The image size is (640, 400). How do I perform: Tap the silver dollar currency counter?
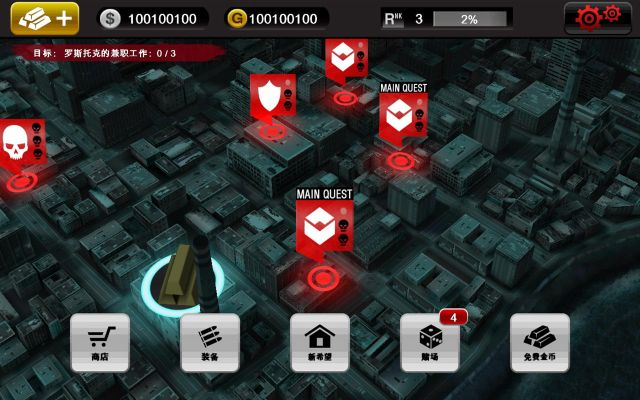153,19
